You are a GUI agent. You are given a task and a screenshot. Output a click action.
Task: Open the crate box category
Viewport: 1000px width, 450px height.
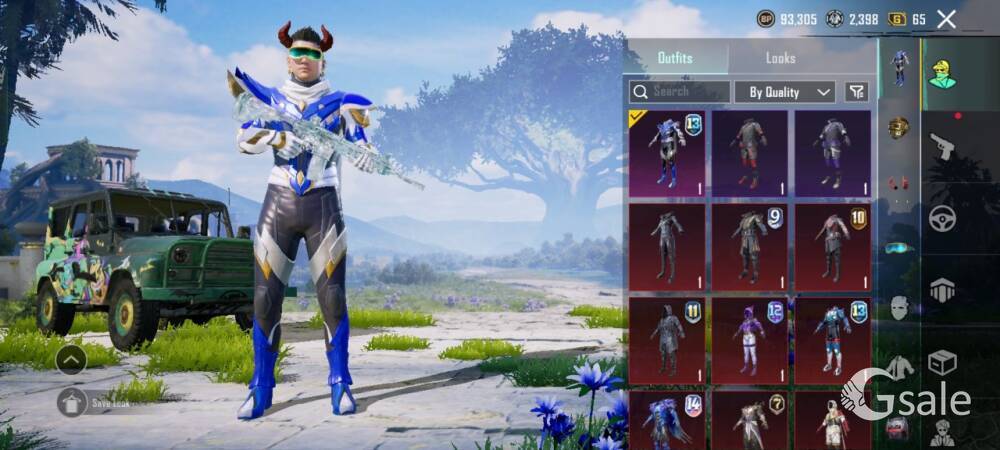coord(942,362)
